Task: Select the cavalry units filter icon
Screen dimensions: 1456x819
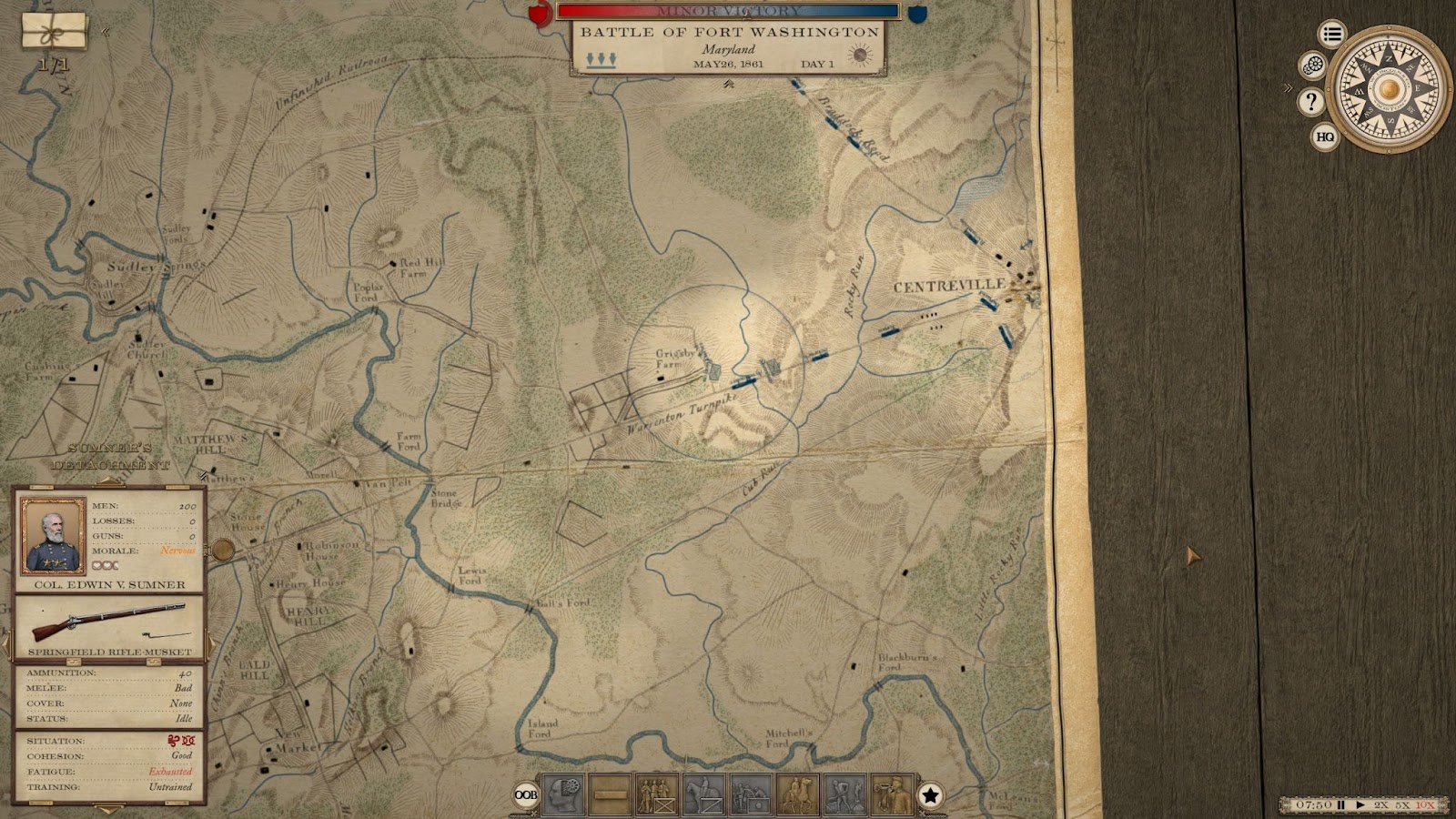Action: tap(704, 795)
